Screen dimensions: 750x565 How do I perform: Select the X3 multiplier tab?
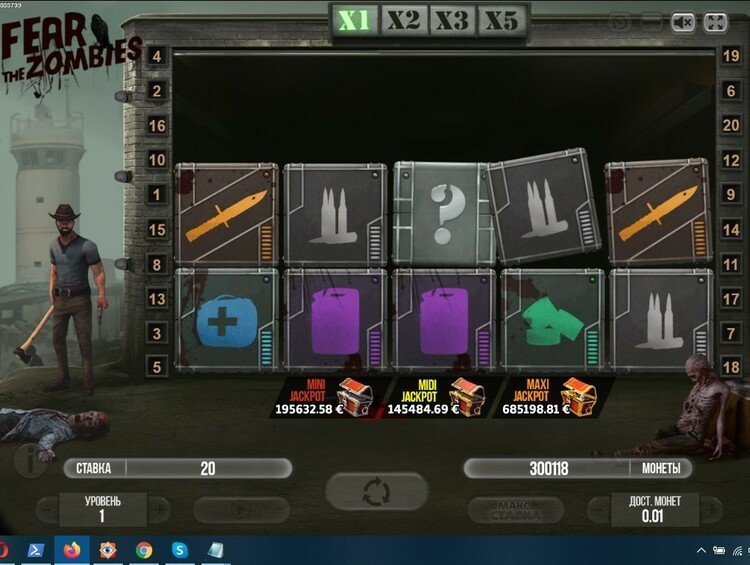point(452,21)
